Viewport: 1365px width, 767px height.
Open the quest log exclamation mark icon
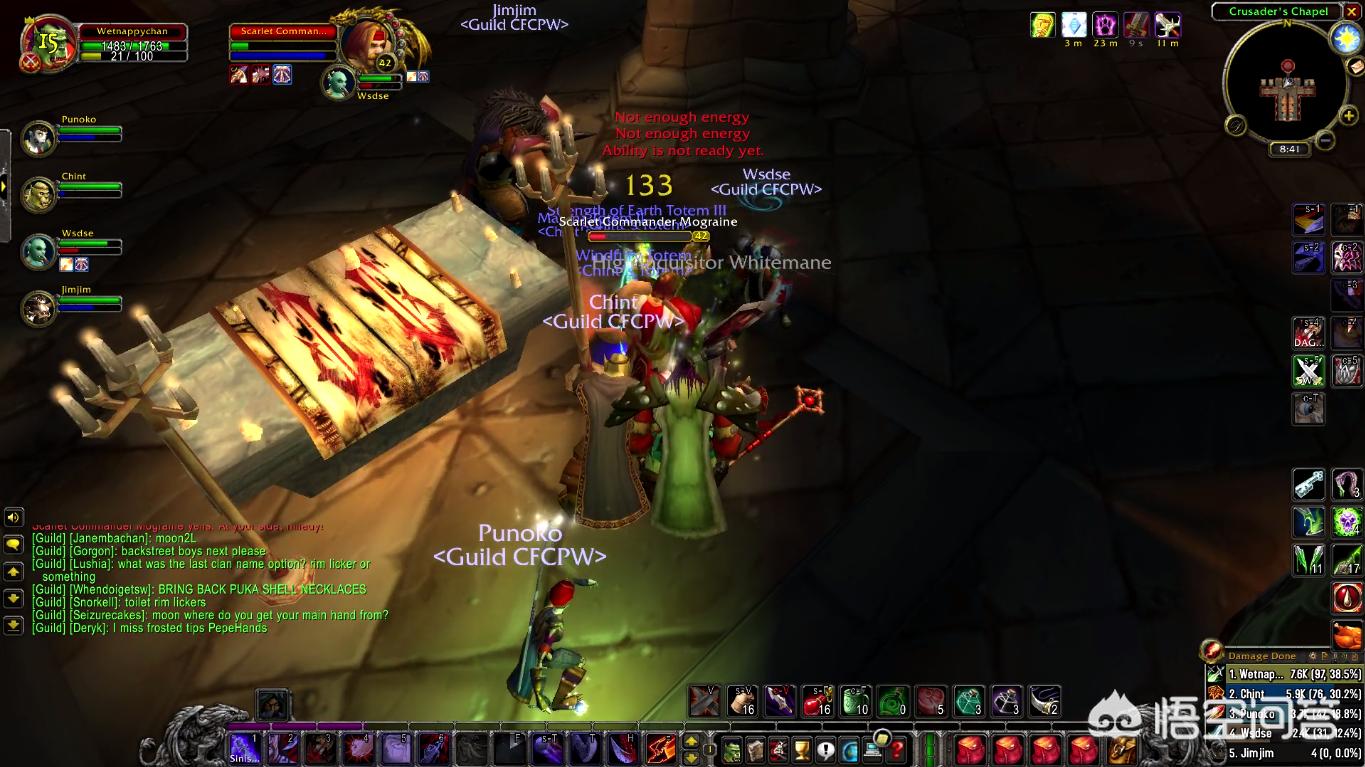click(825, 749)
